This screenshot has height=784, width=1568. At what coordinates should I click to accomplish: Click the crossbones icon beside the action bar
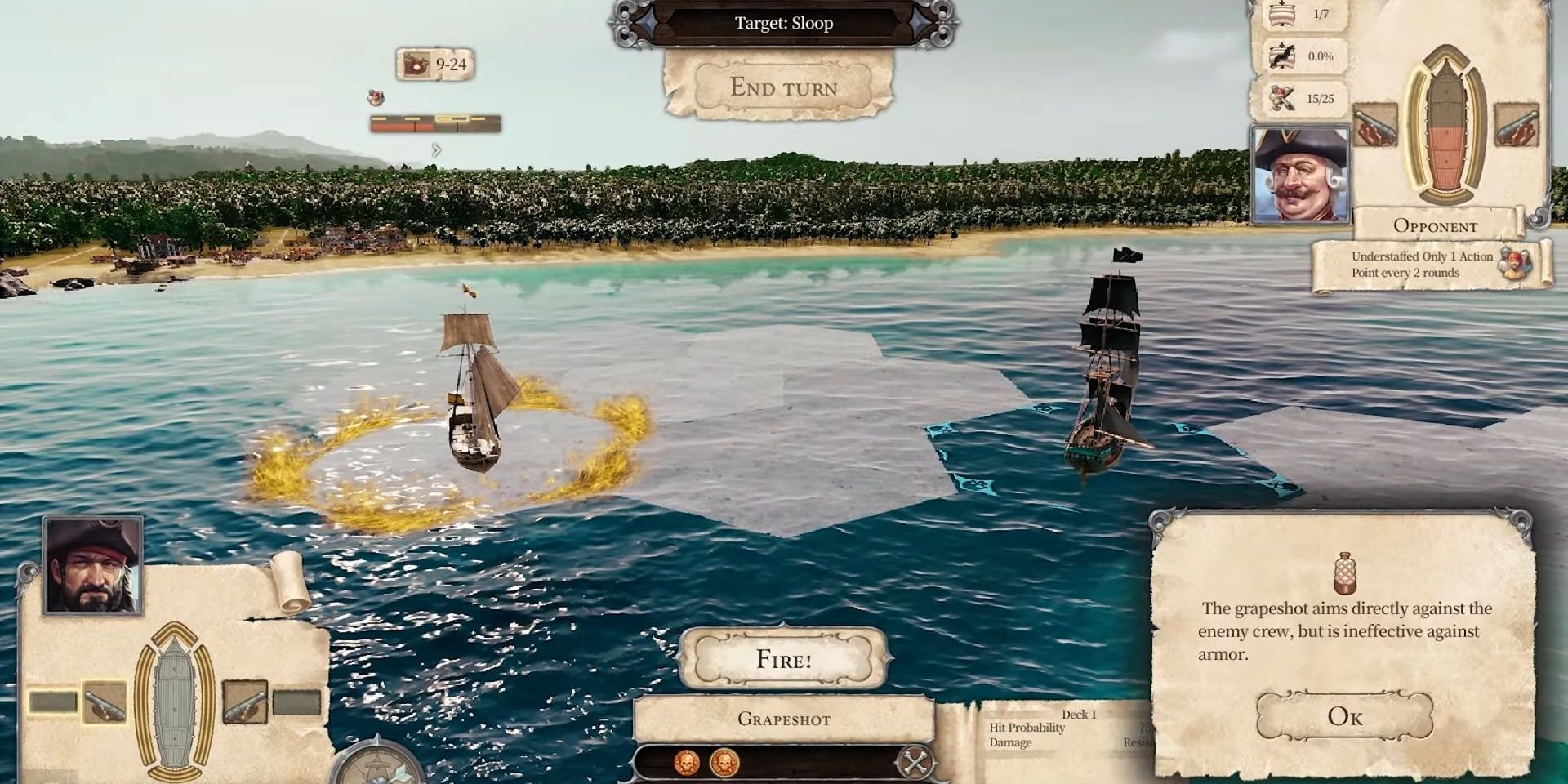click(x=916, y=761)
